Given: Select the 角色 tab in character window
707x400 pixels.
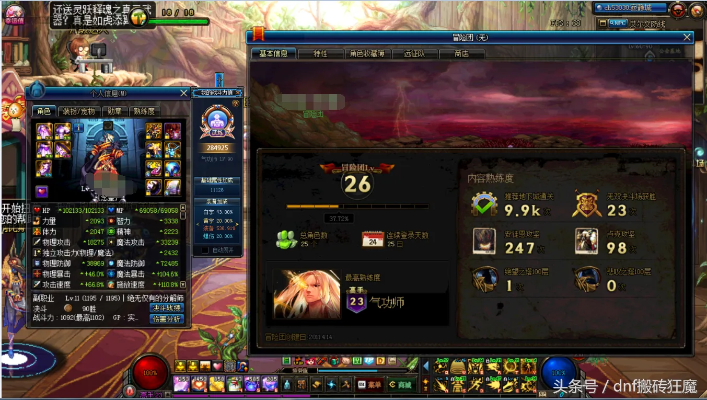Looking at the screenshot, I should (44, 111).
